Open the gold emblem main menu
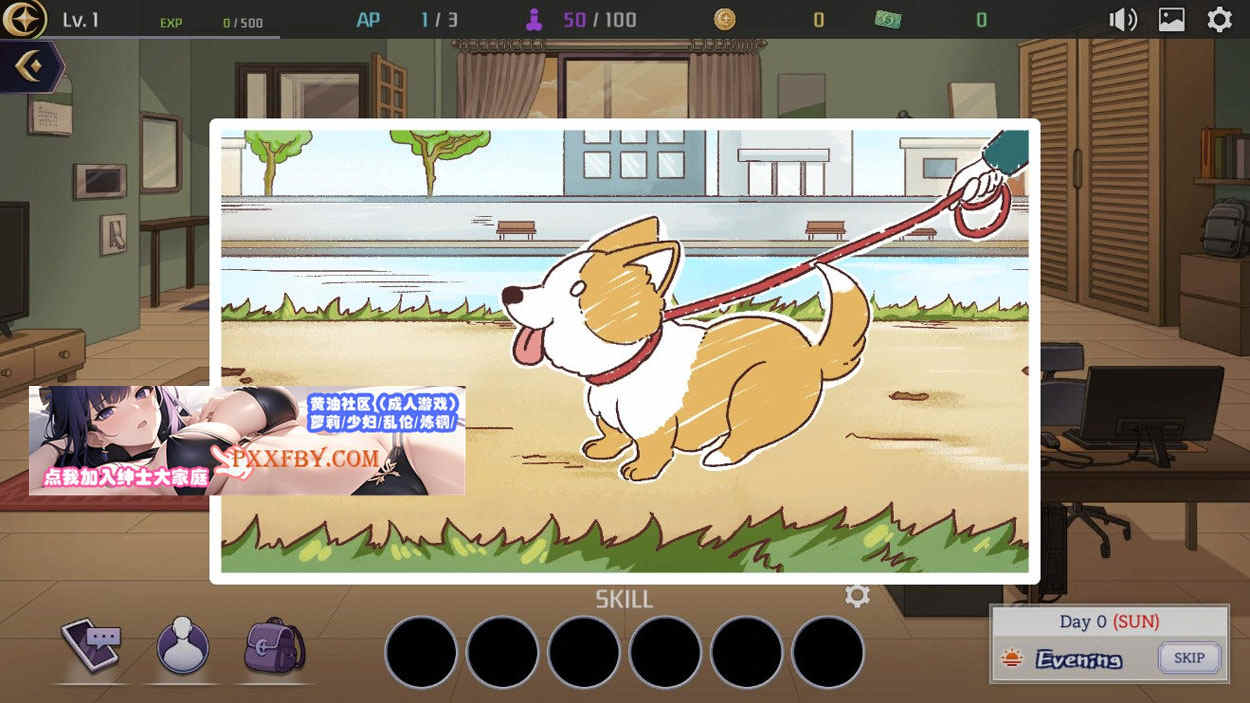Screen dimensions: 1250x703 point(23,19)
